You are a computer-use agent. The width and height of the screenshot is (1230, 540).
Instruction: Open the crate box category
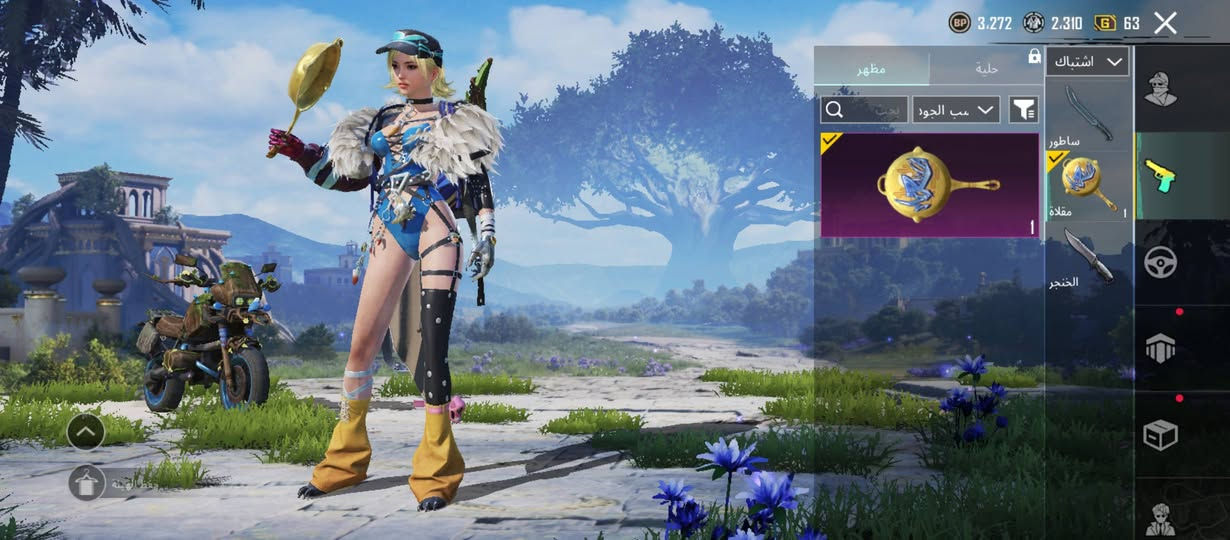(x=1160, y=434)
